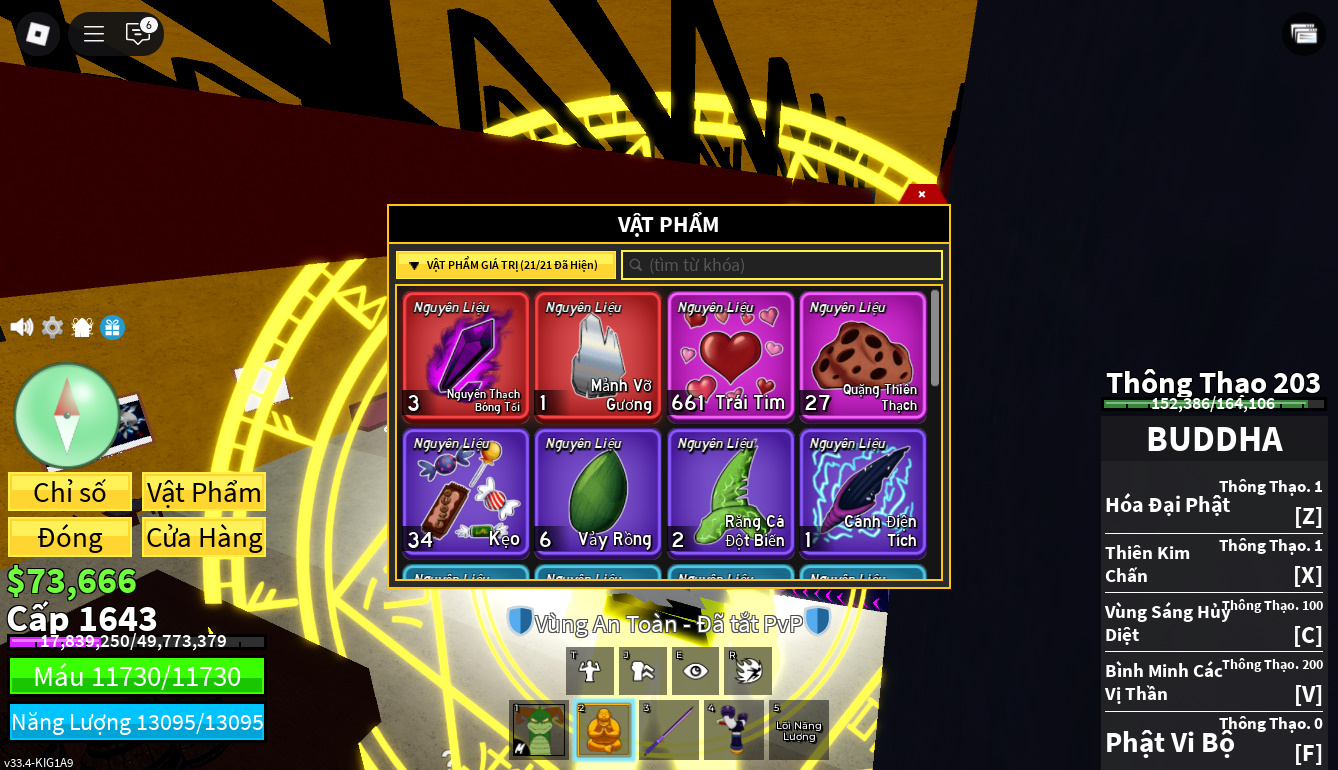The height and width of the screenshot is (770, 1338).
Task: Pick the Quặng Thiên Thạch ore item
Action: click(x=862, y=355)
